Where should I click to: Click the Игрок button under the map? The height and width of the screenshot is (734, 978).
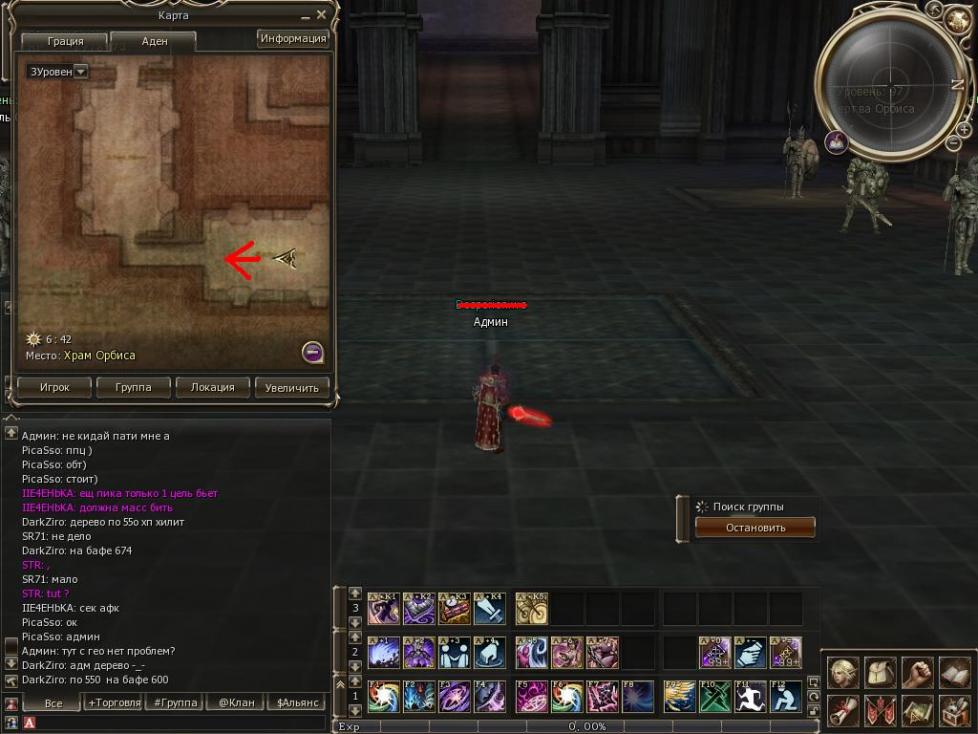click(x=54, y=388)
